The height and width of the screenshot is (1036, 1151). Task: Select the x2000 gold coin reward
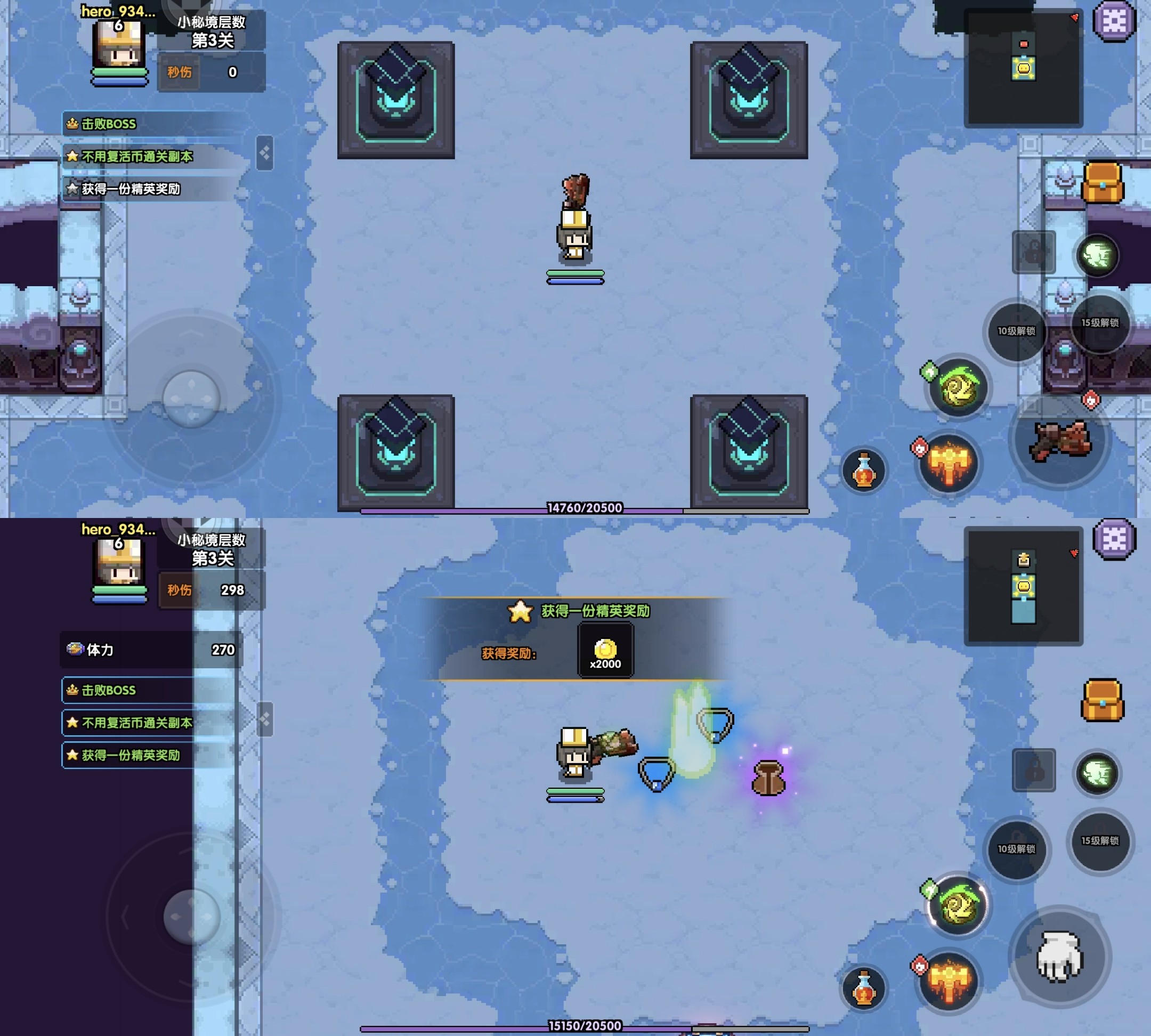click(605, 651)
